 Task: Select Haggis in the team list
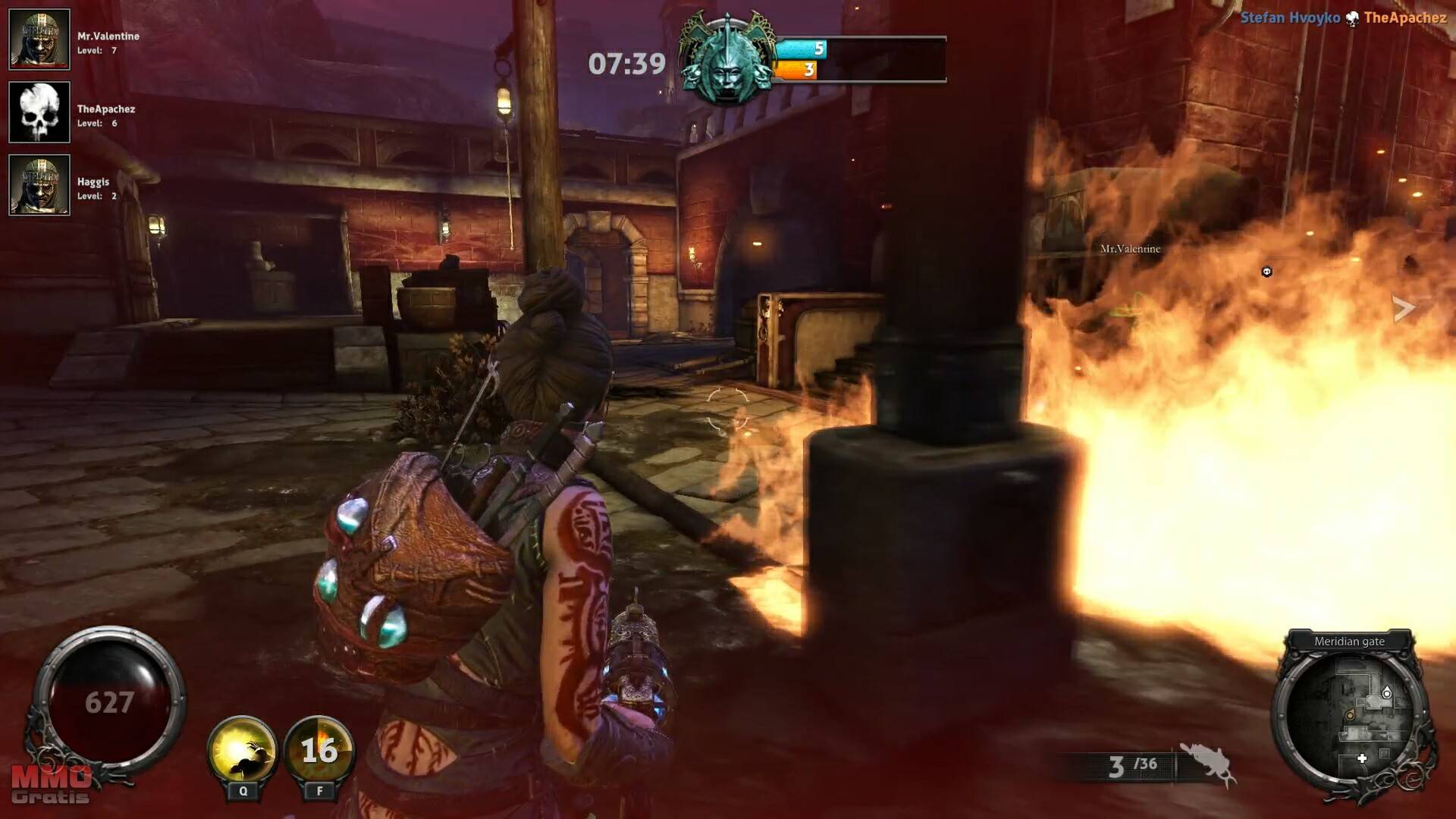39,185
